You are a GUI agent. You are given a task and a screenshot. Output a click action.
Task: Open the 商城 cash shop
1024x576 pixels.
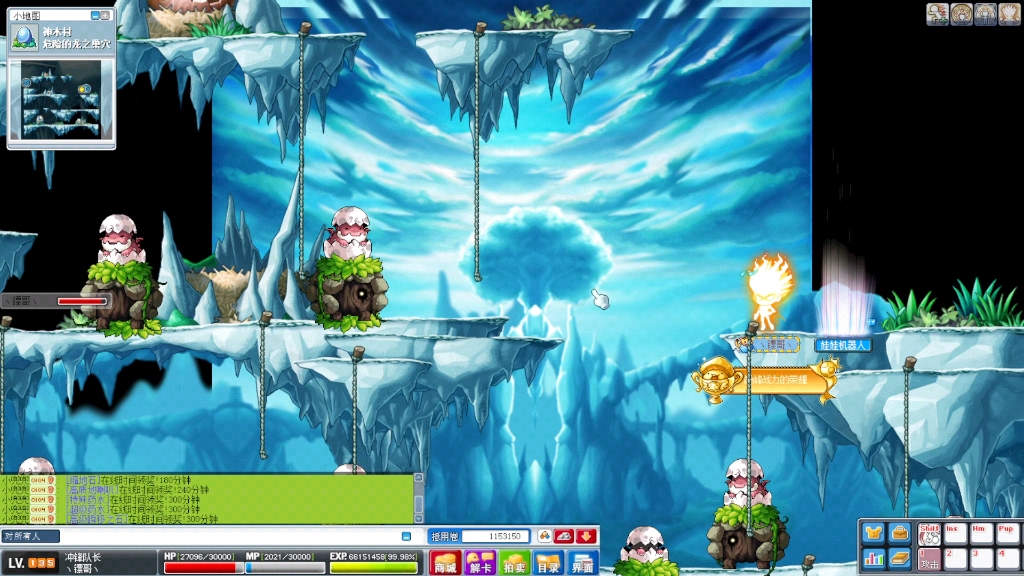444,563
